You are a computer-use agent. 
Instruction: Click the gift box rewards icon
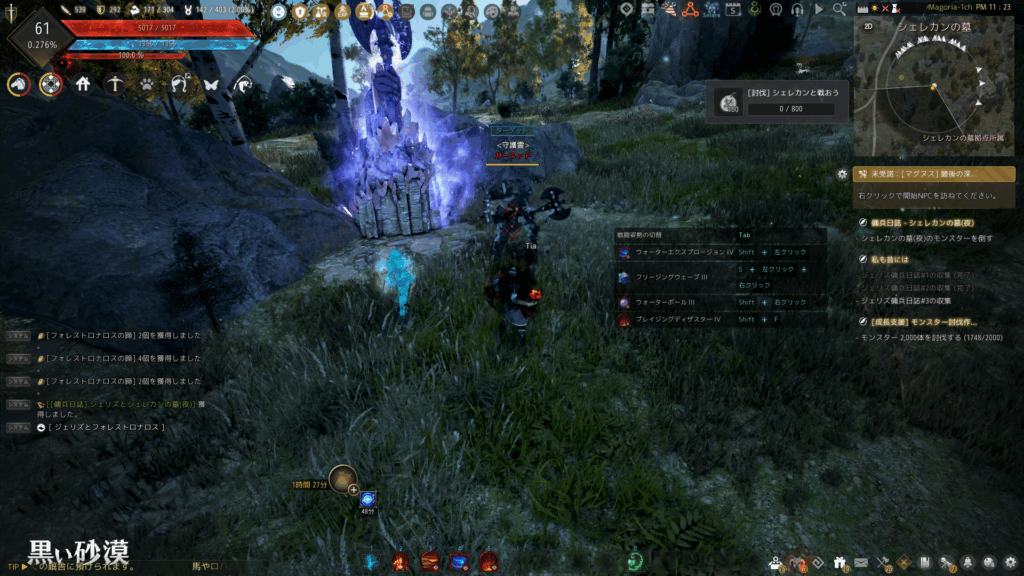click(x=838, y=563)
